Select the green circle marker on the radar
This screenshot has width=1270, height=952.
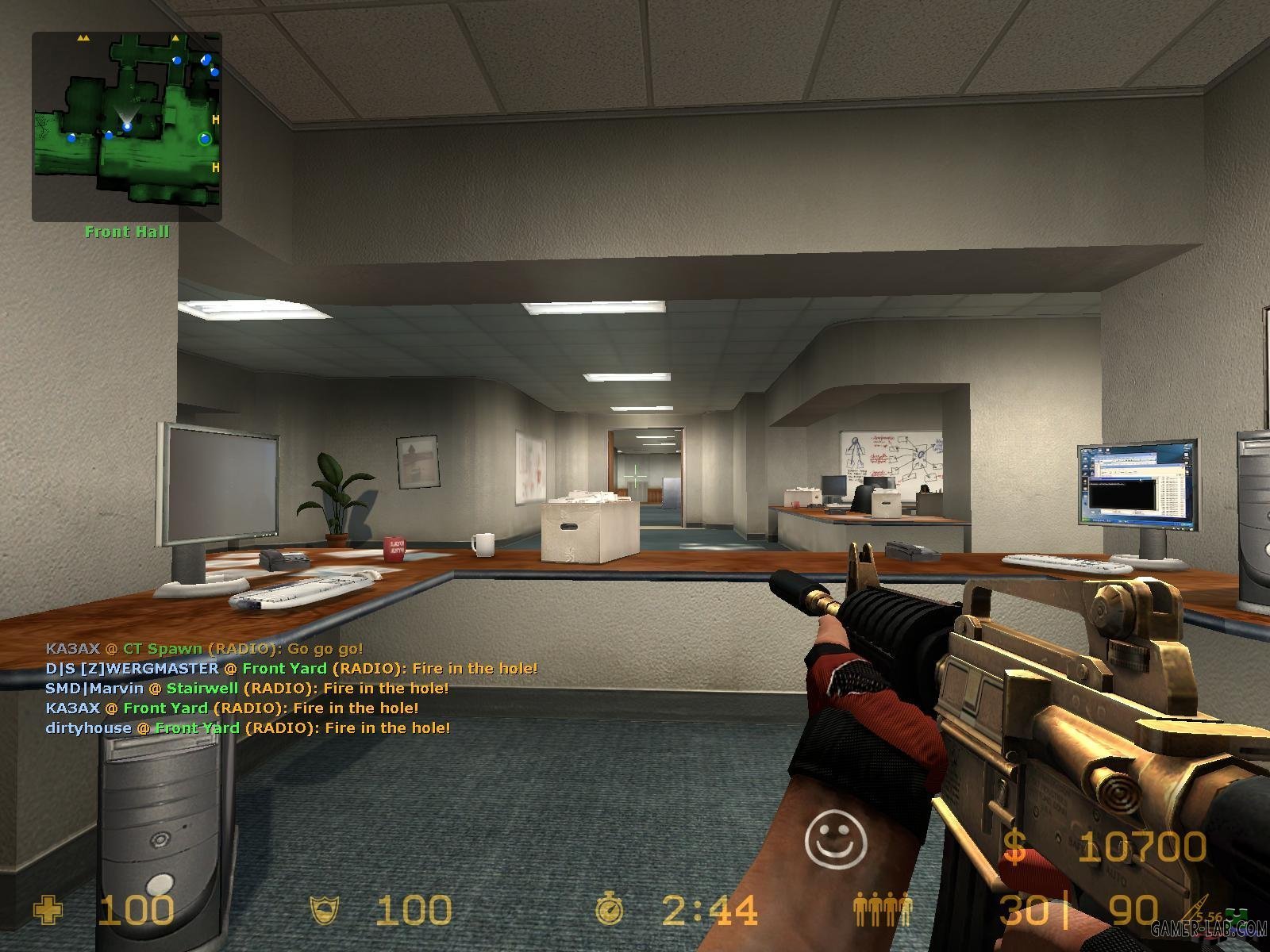click(205, 140)
